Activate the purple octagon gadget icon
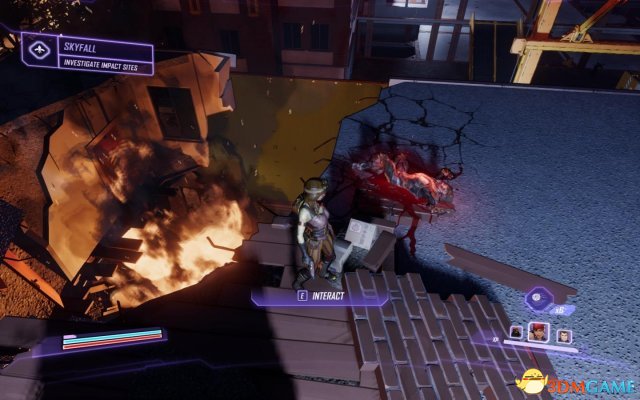The height and width of the screenshot is (400, 640). tap(537, 297)
